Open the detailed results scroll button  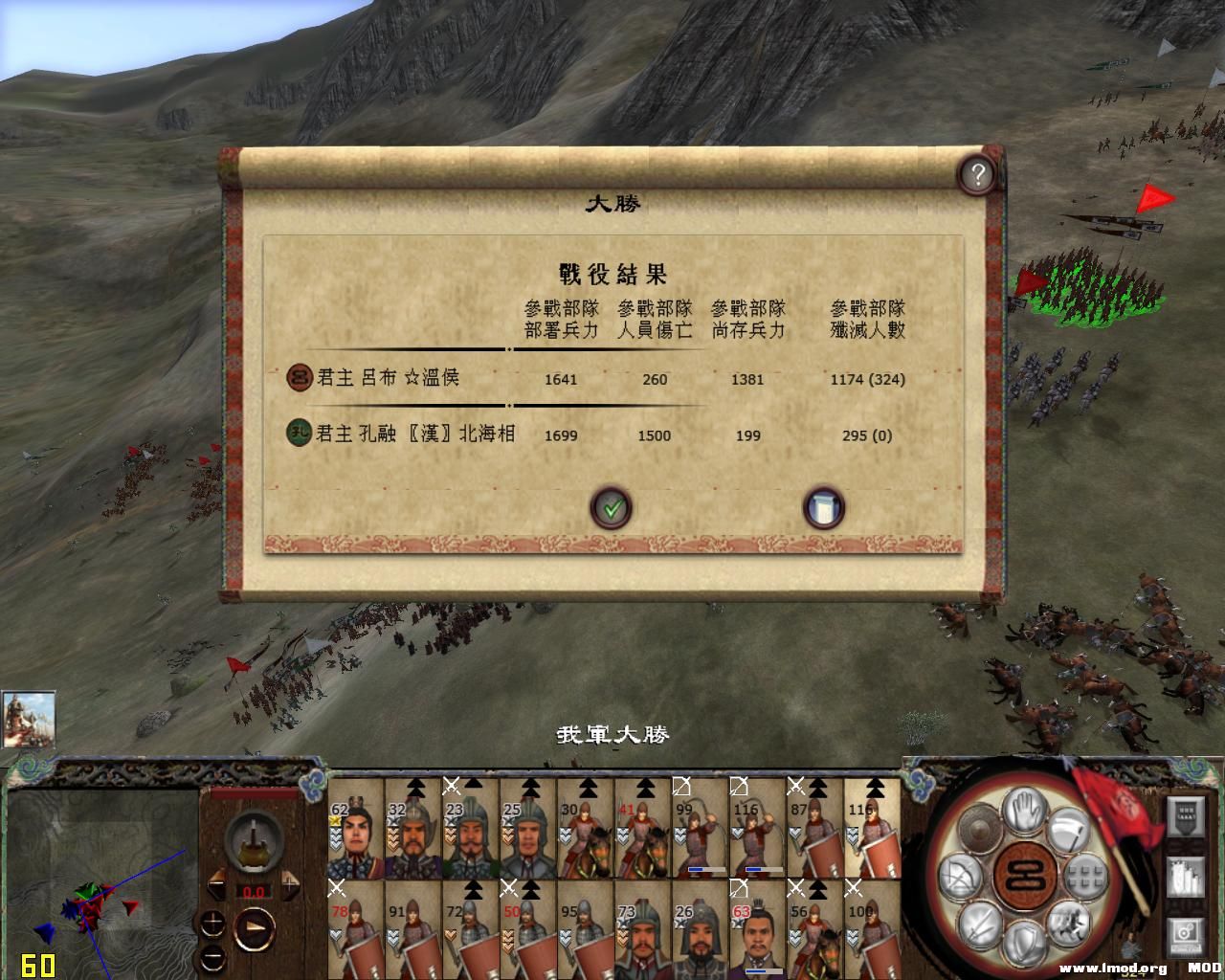pyautogui.click(x=823, y=509)
